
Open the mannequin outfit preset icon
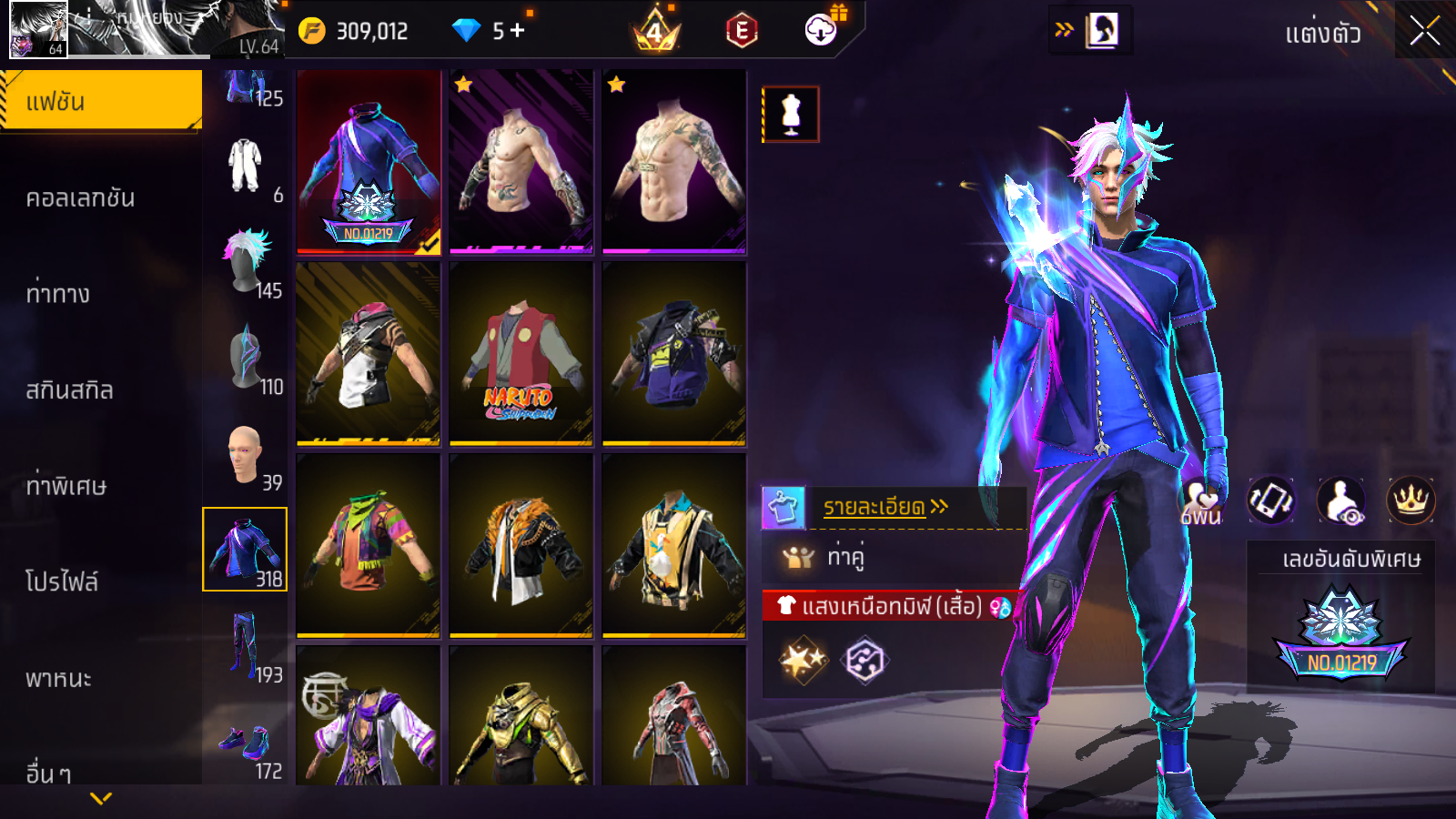click(x=791, y=115)
